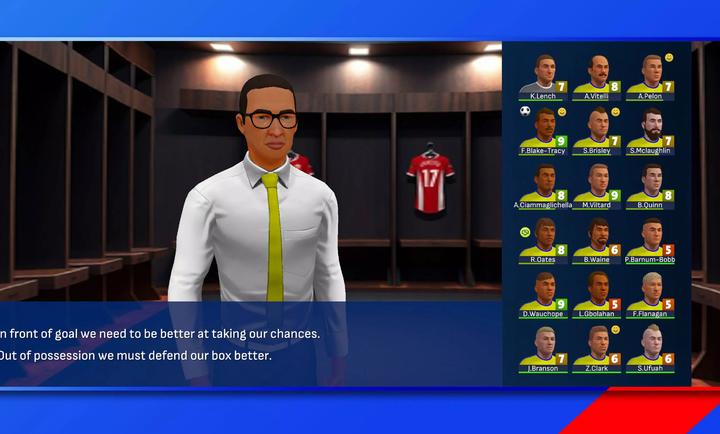Select S.Ufuah's player card

[x=650, y=346]
